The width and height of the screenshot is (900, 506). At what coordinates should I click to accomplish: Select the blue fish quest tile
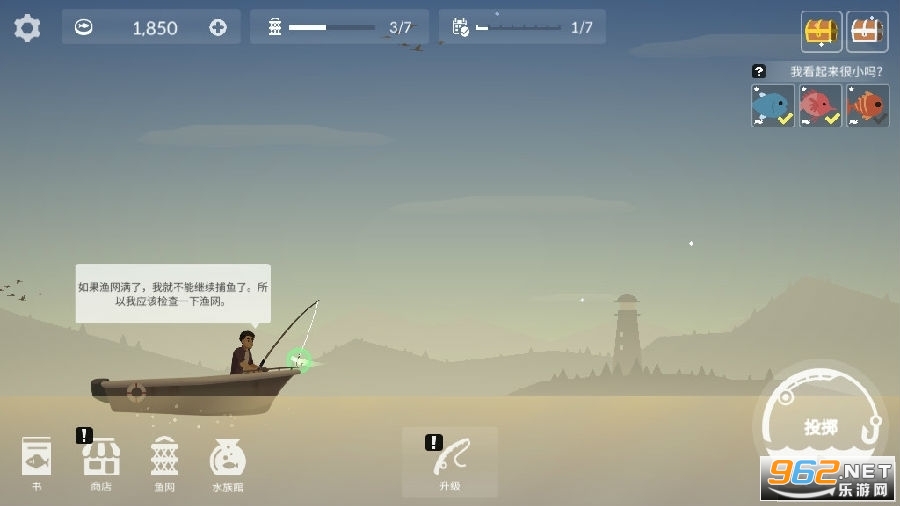773,105
